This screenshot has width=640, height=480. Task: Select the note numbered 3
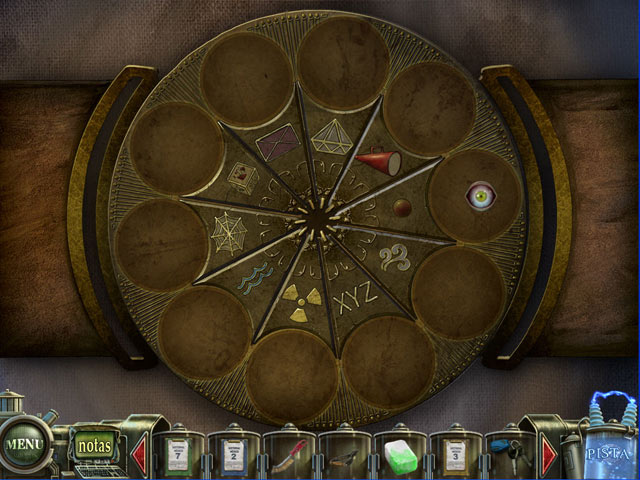point(455,456)
